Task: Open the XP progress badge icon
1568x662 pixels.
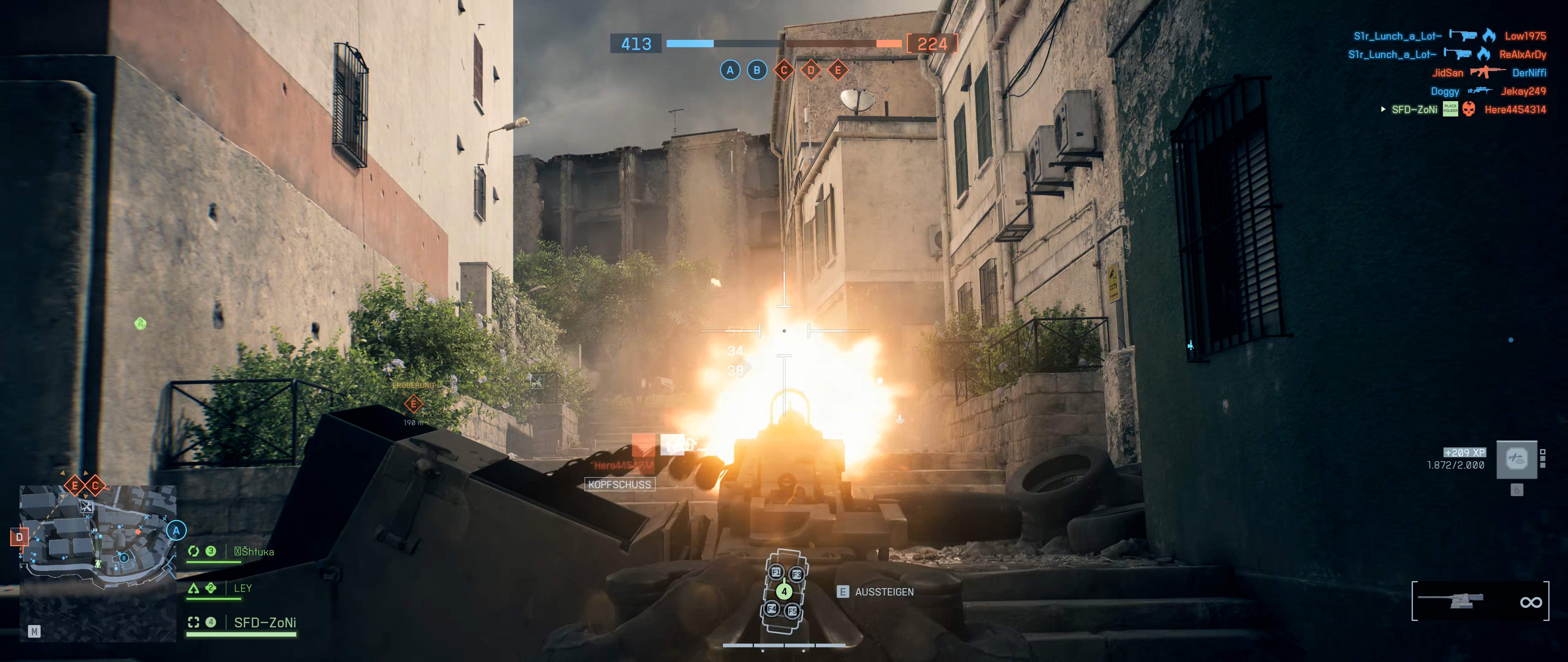Action: 1516,459
